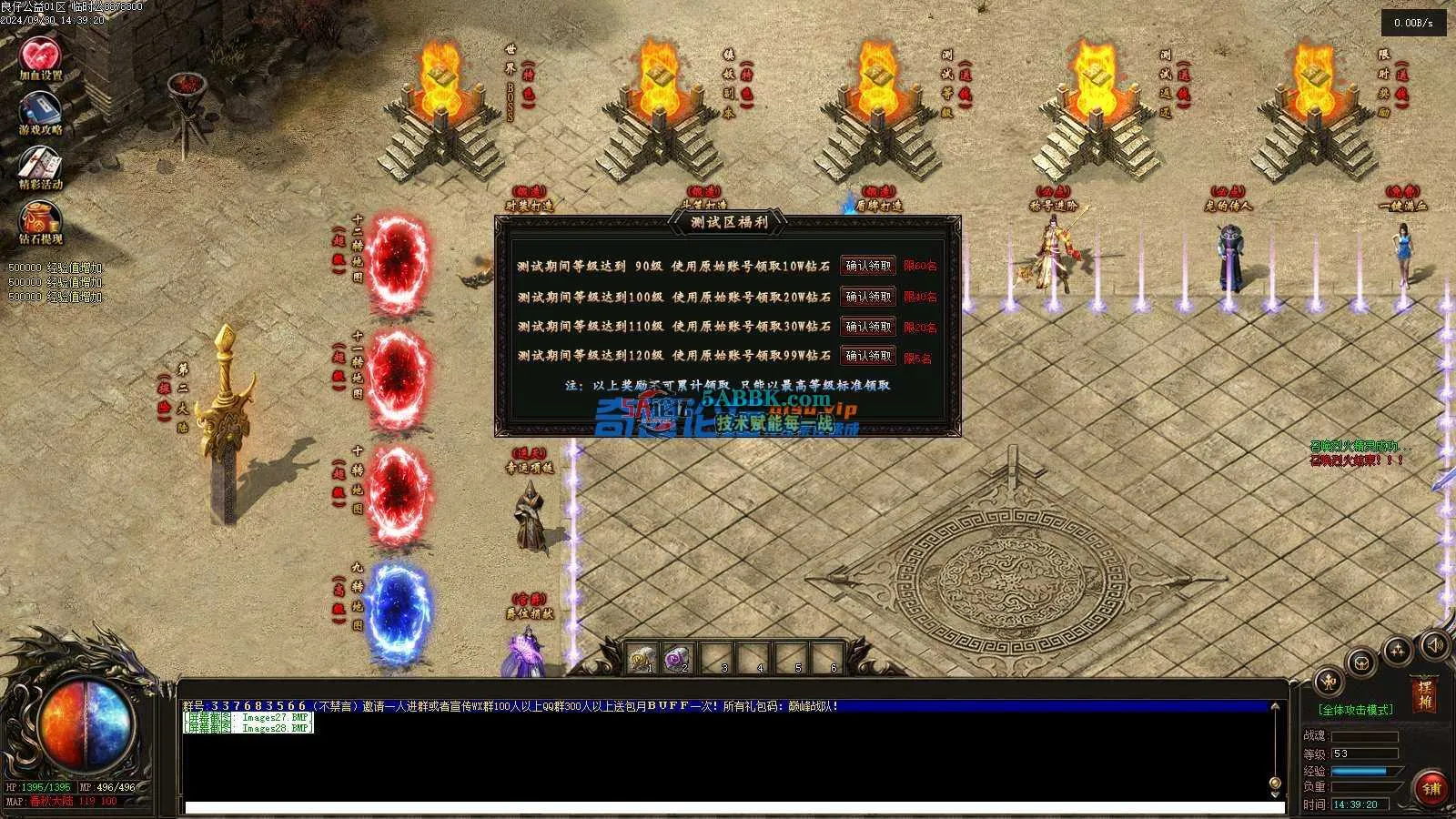Toggle the 屏蔽截图 Images28.BMP entry in chat

[248, 728]
